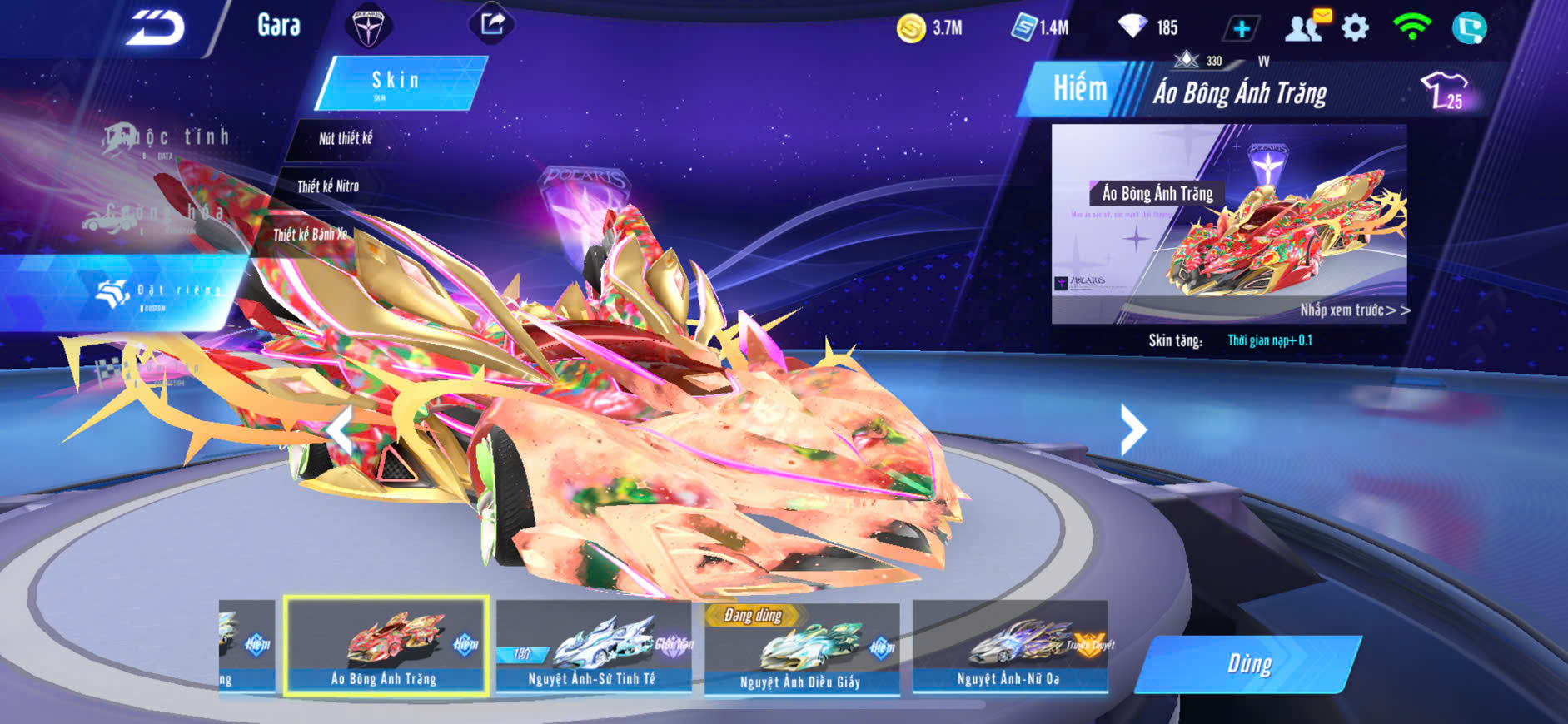Switch to the Skin tab
The image size is (1568, 724).
point(397,82)
